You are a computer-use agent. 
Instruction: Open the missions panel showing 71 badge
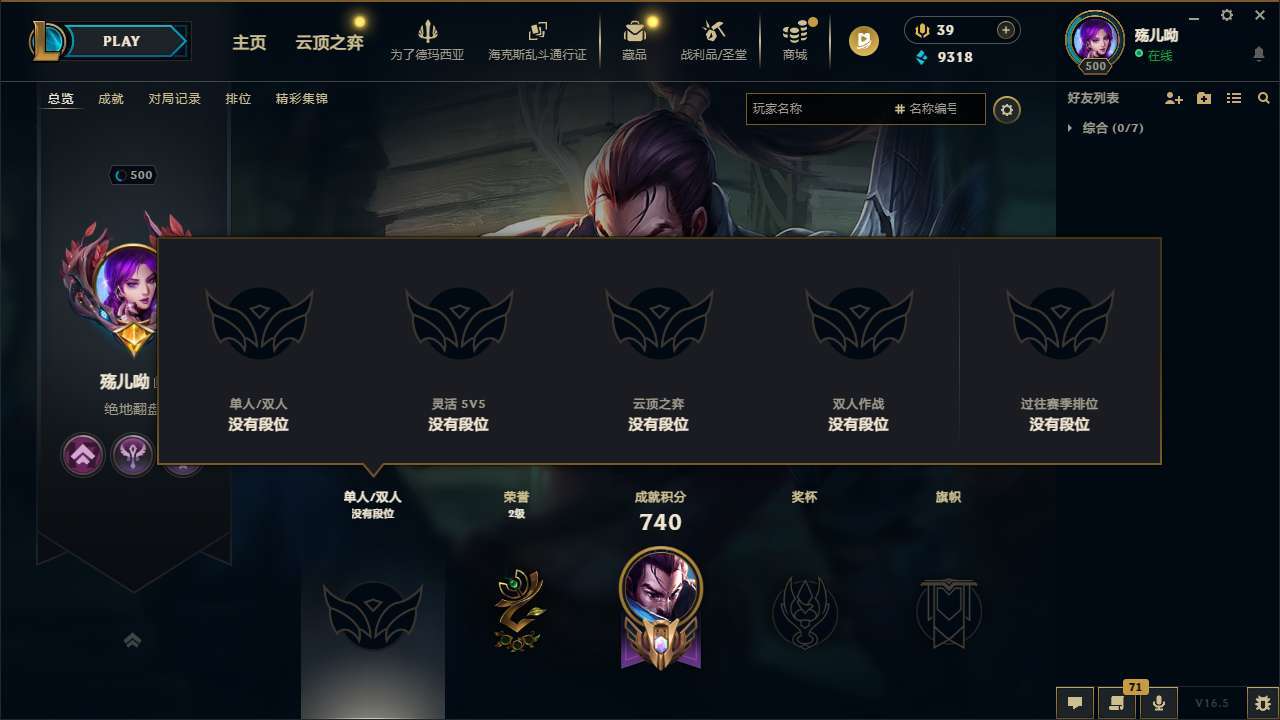1117,703
